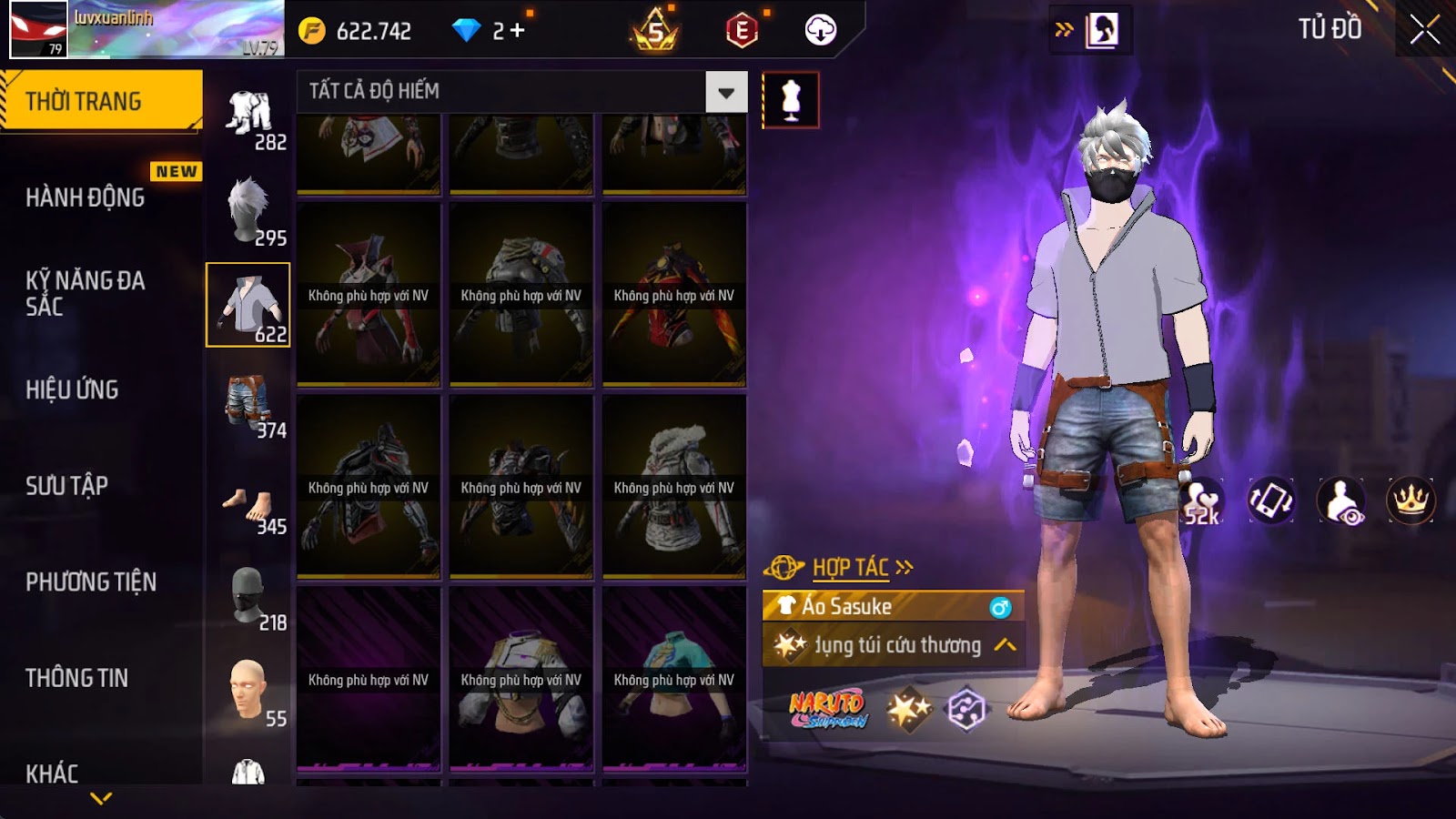
Task: Open the HIỆU ỨNG section
Action: pyautogui.click(x=73, y=389)
